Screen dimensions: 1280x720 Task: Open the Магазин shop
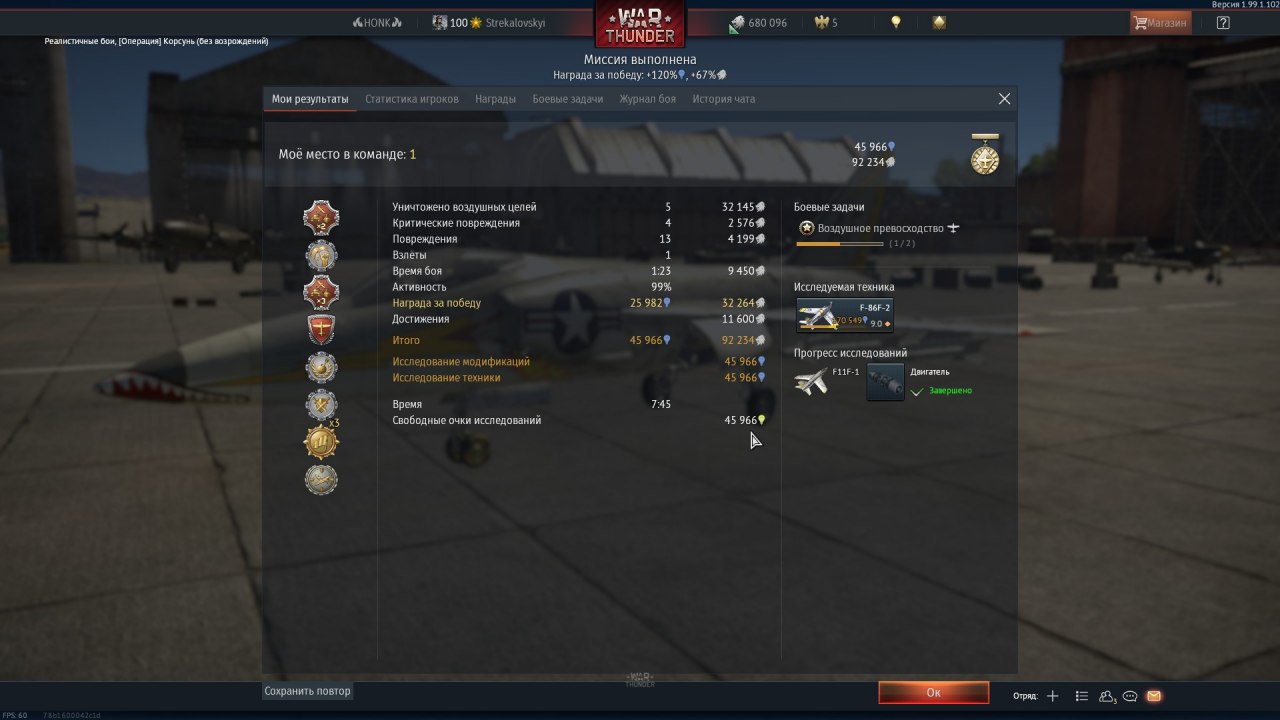coord(1160,22)
